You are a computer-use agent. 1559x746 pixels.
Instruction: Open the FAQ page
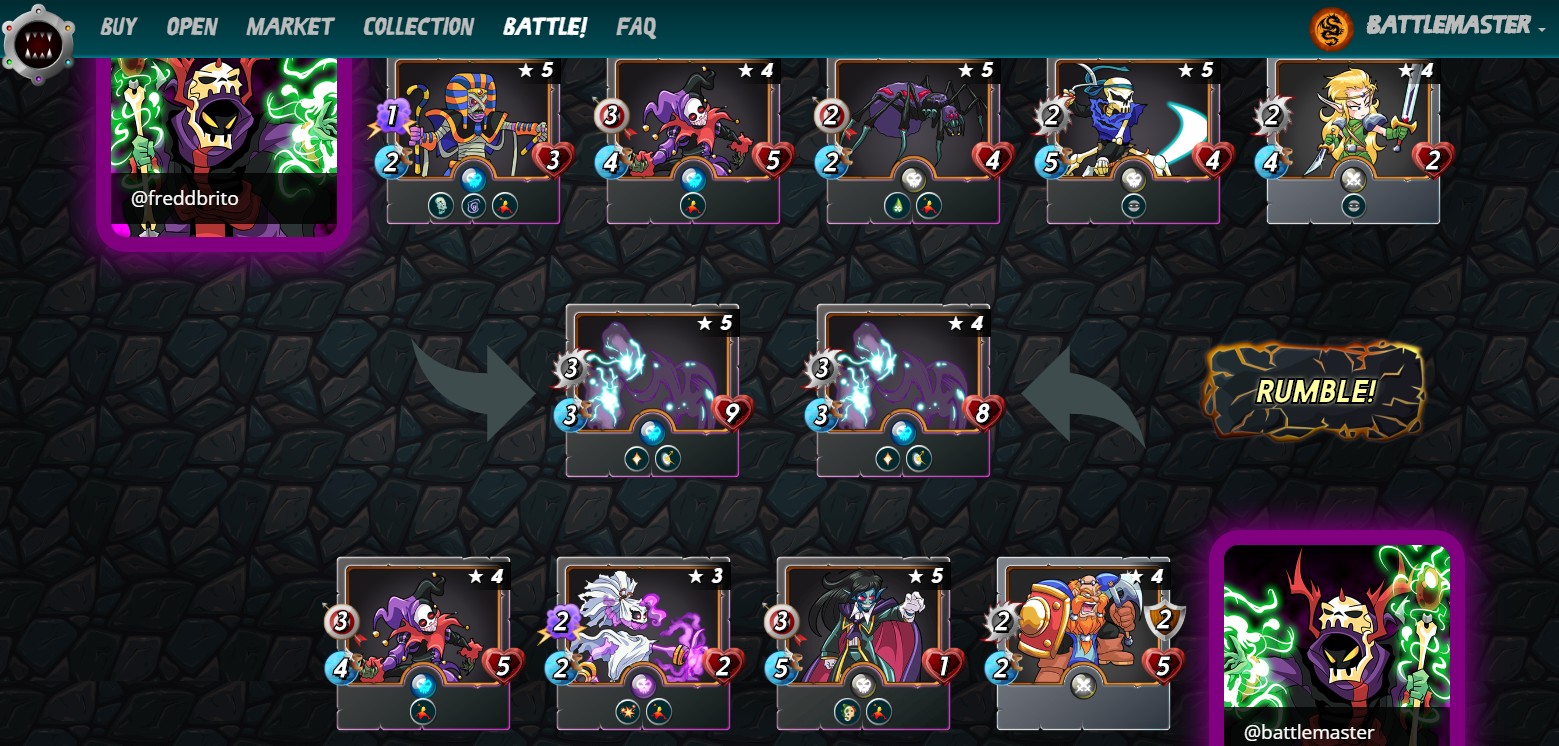click(636, 27)
